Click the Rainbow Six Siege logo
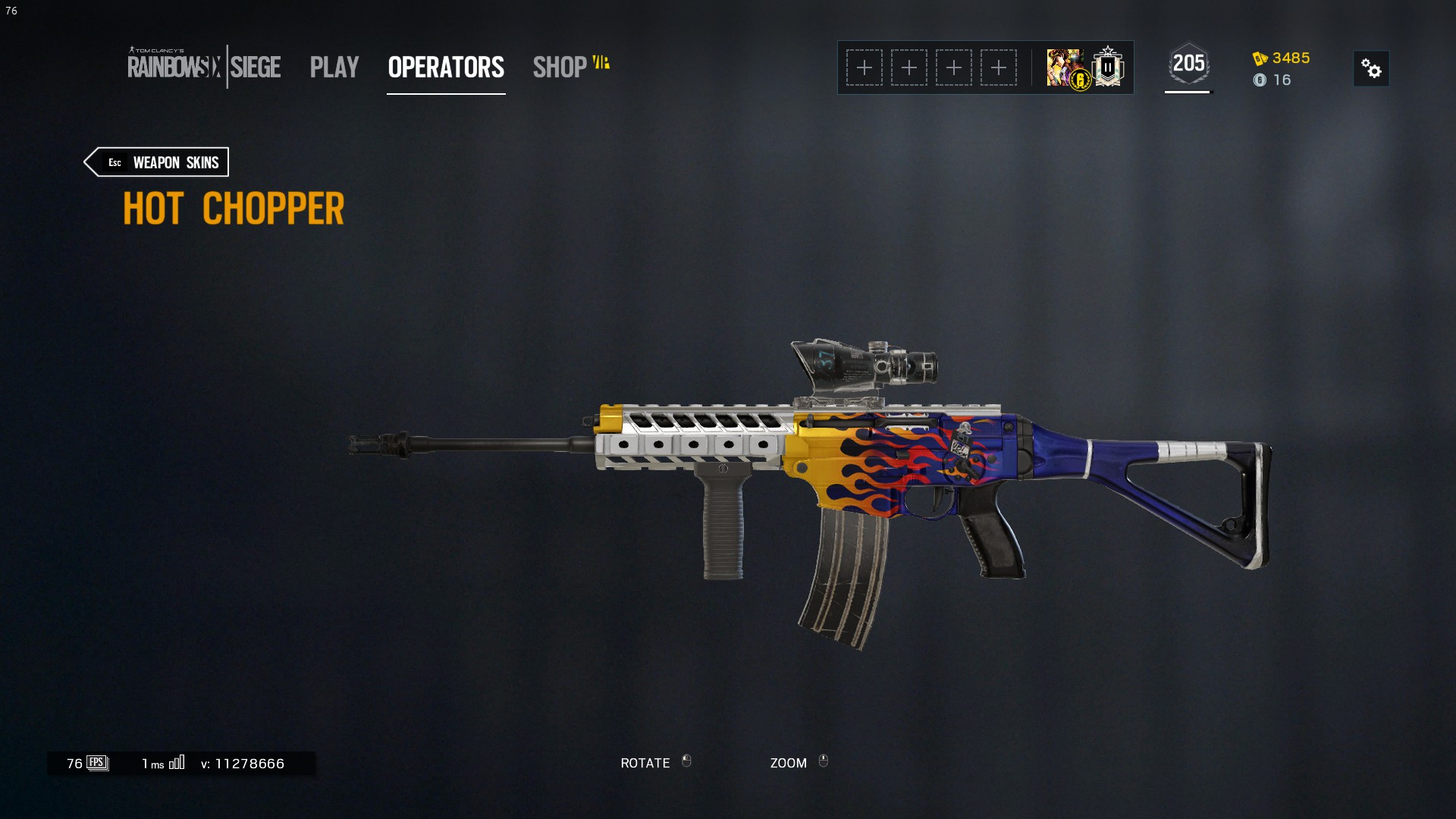 (x=205, y=67)
